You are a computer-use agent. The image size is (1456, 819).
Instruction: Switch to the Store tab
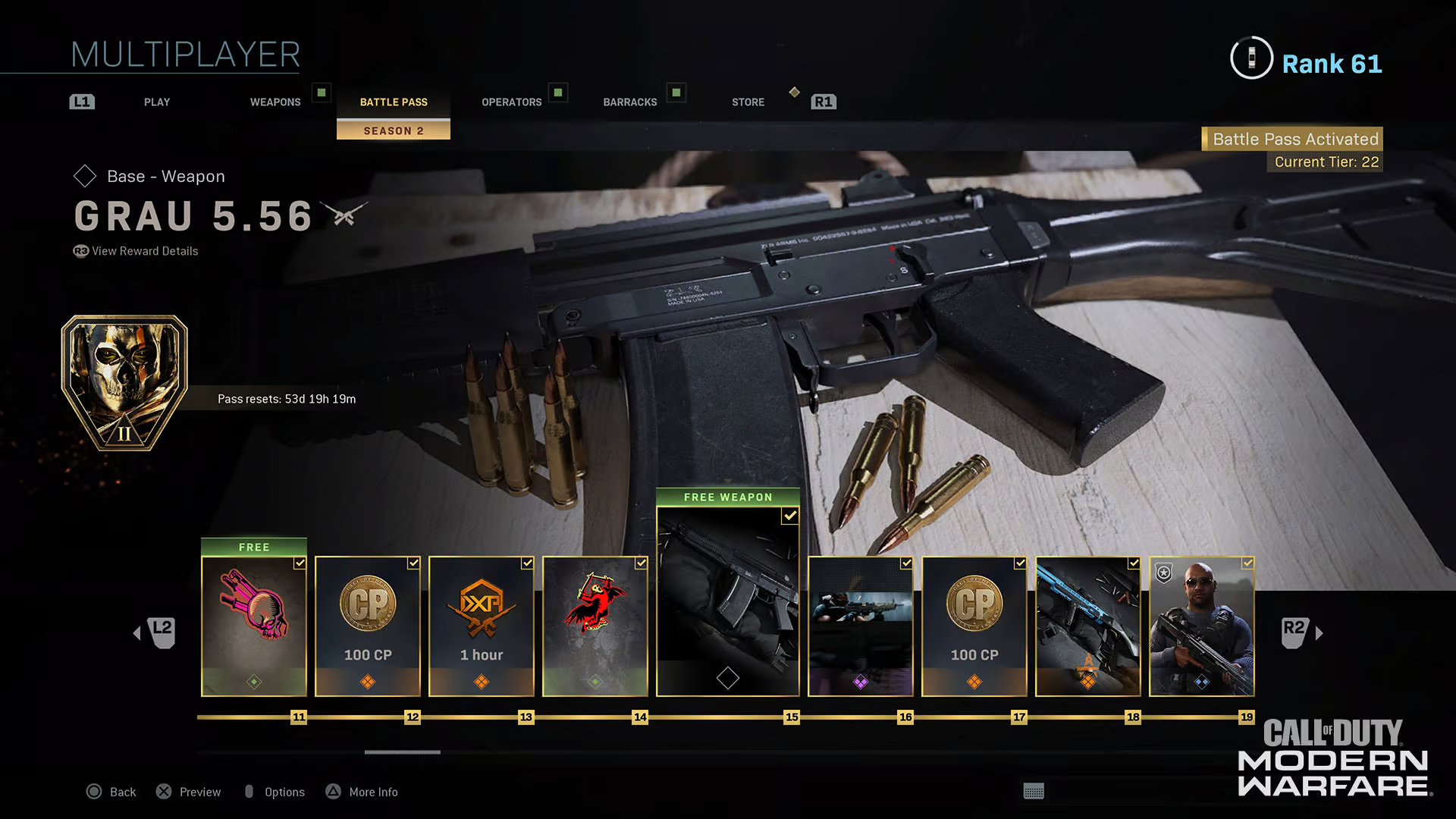coord(748,102)
